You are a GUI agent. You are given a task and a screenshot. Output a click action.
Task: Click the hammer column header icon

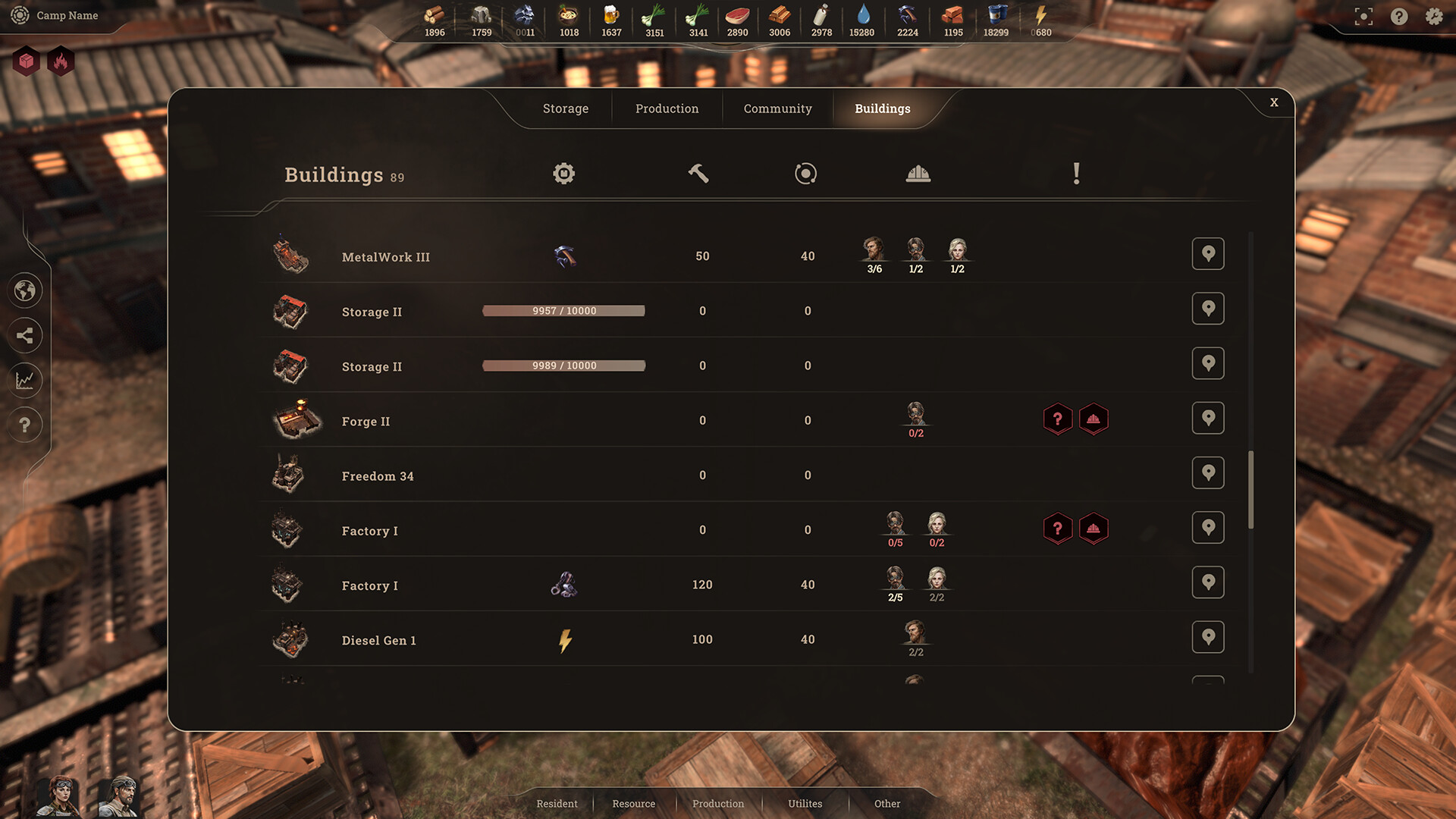click(x=698, y=173)
